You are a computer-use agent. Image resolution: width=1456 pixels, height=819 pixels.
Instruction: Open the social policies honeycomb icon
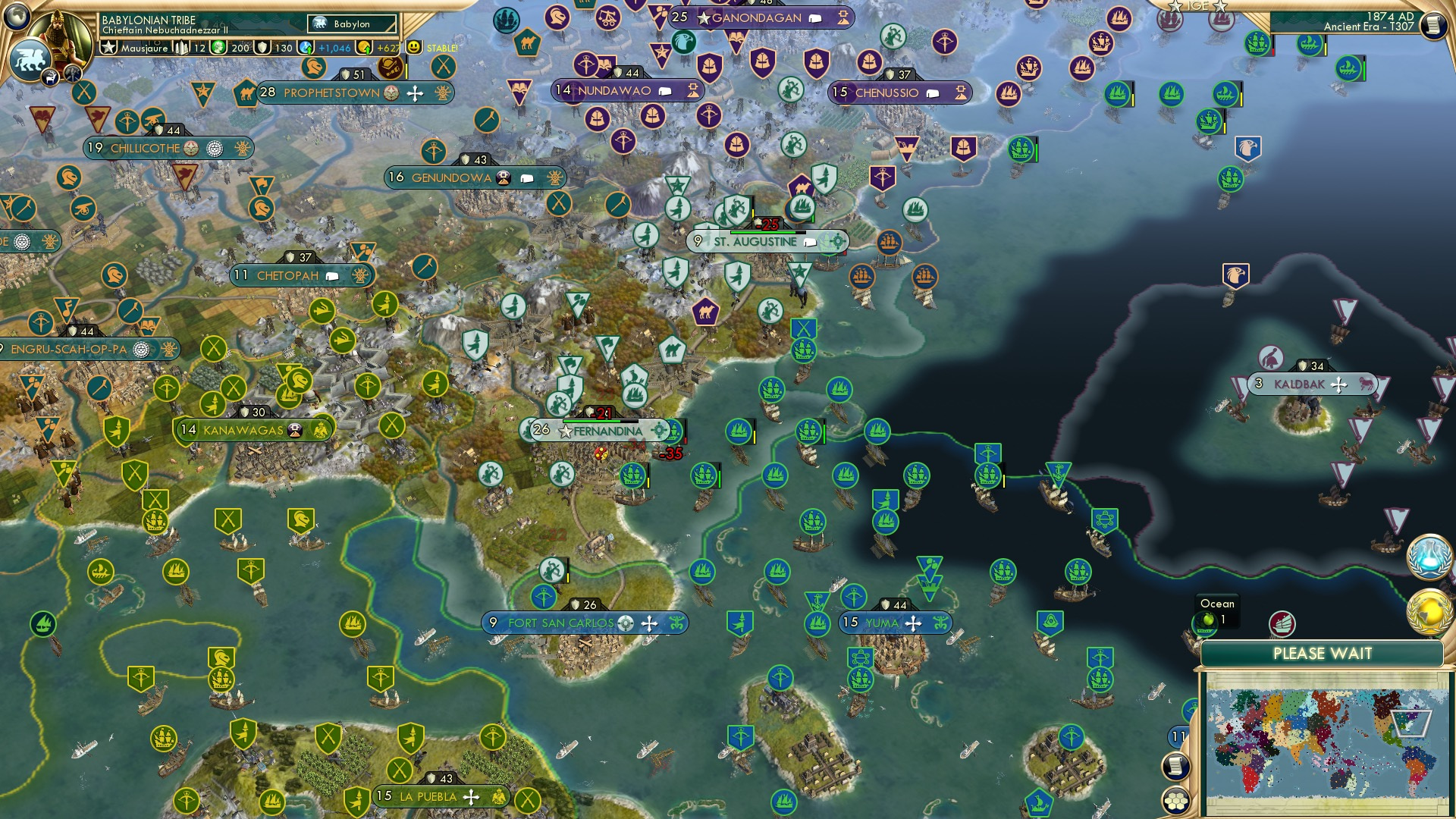[x=1174, y=801]
